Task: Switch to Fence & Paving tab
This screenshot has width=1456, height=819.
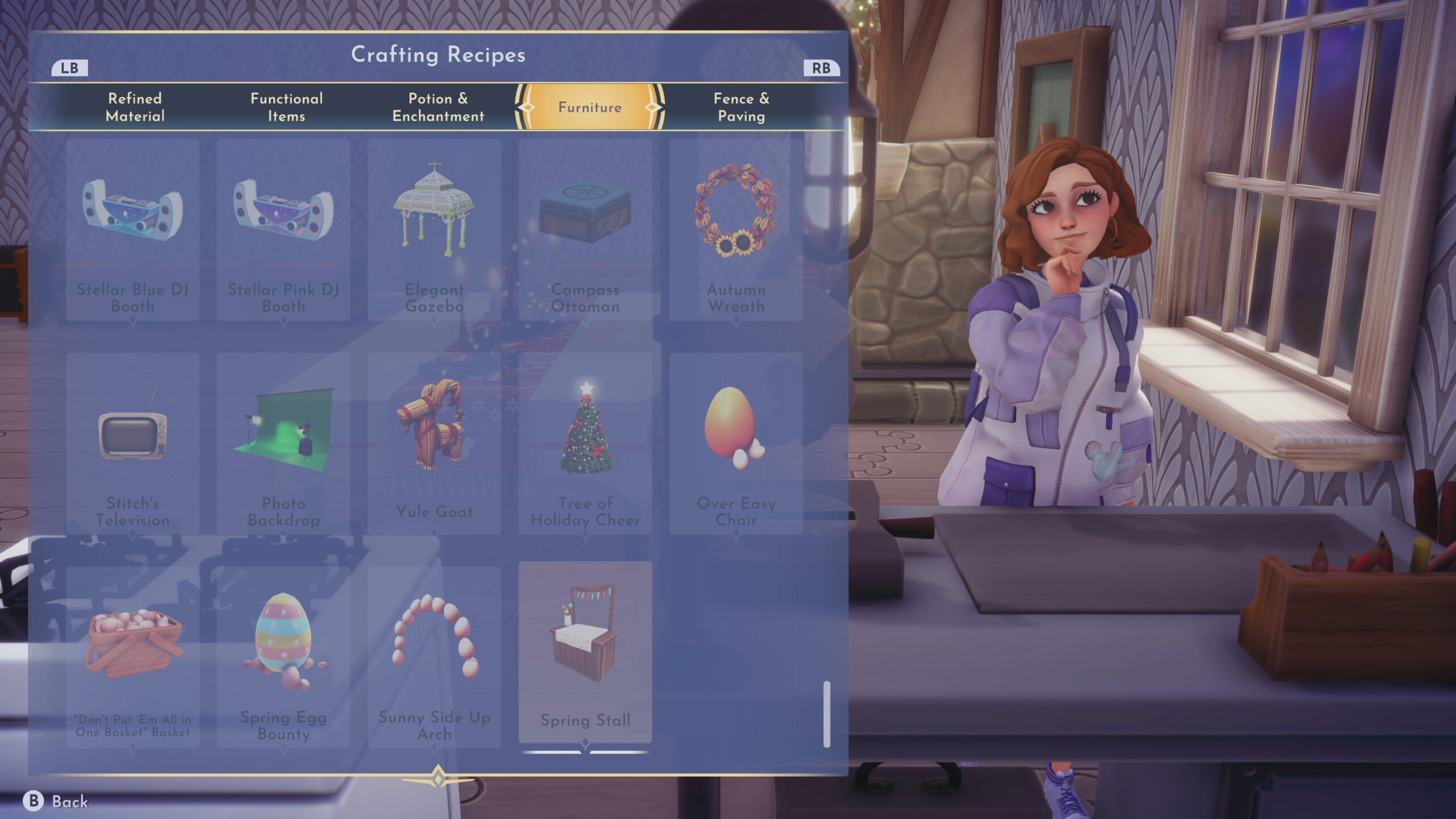Action: point(741,107)
